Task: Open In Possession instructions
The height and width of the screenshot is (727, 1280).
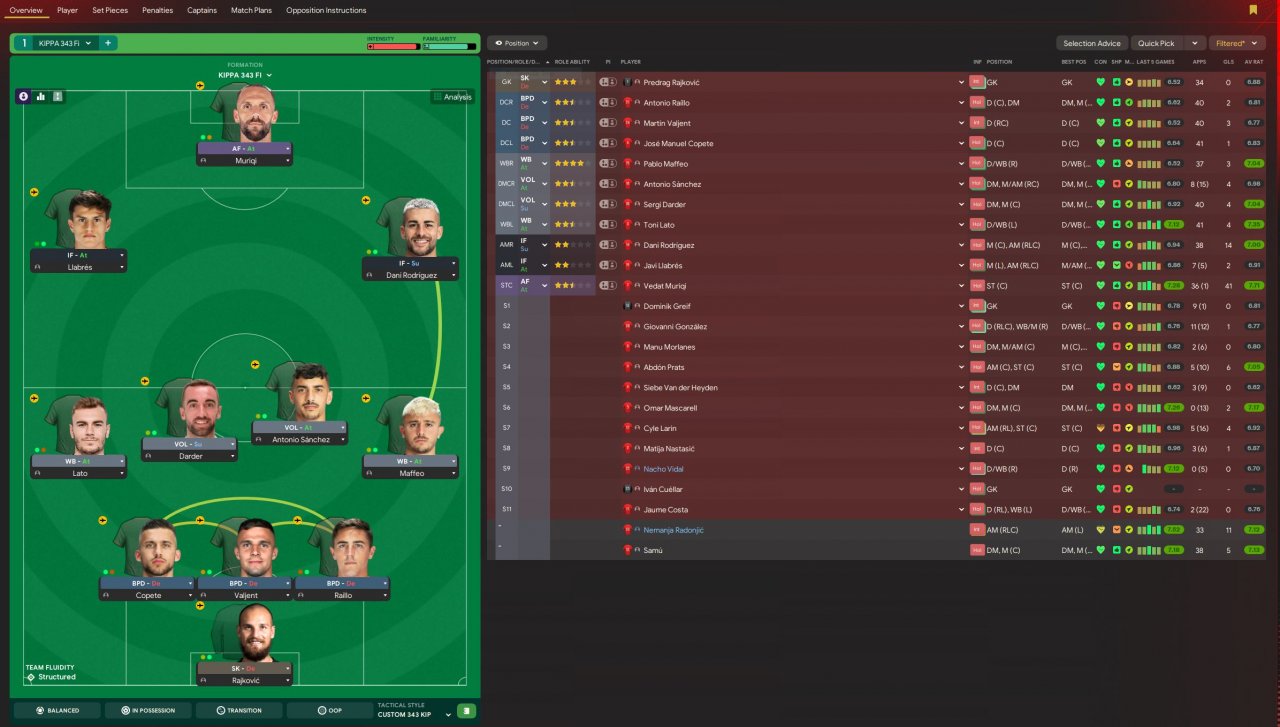Action: 148,710
